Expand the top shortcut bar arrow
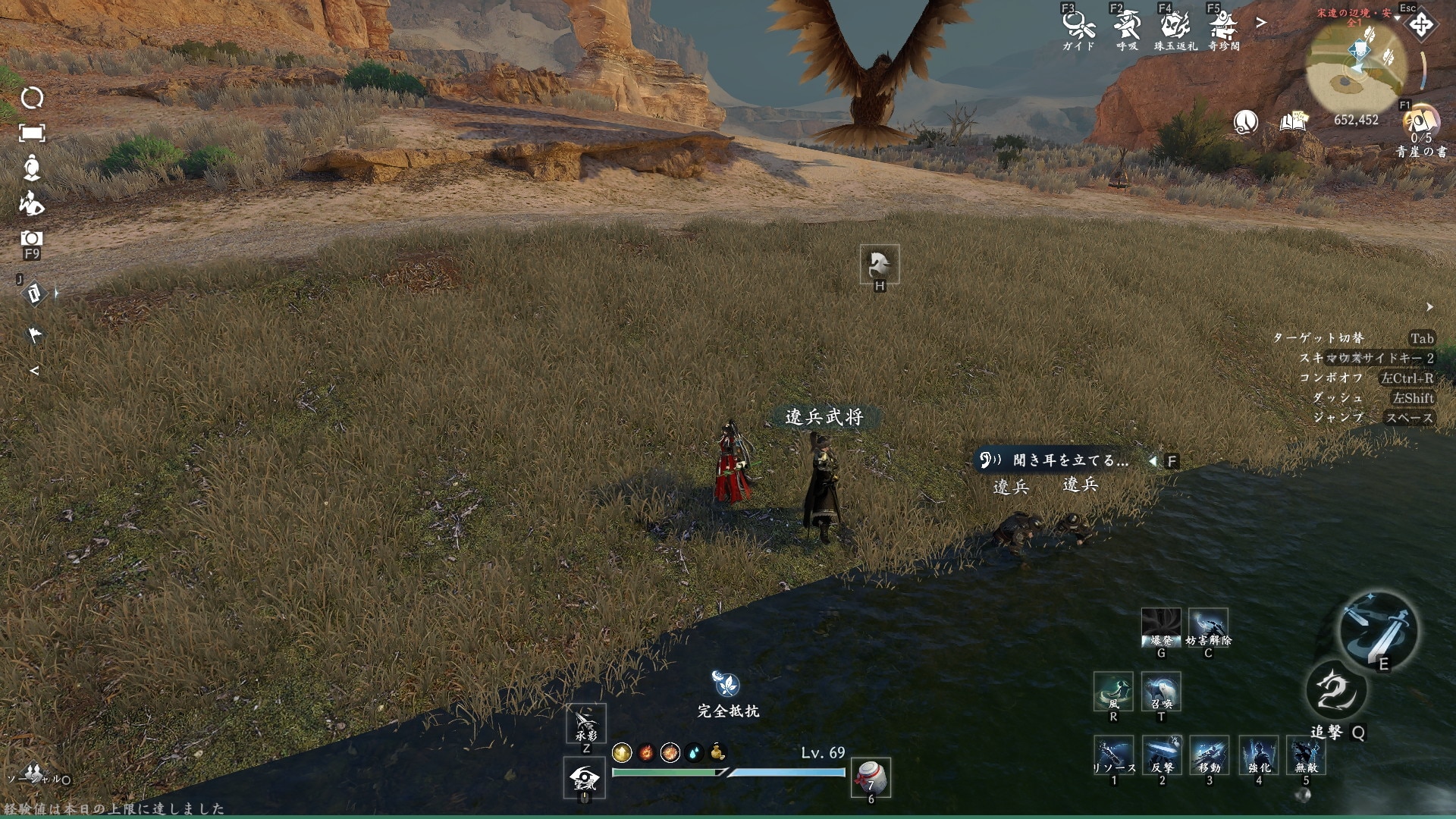This screenshot has width=1456, height=819. (1261, 23)
